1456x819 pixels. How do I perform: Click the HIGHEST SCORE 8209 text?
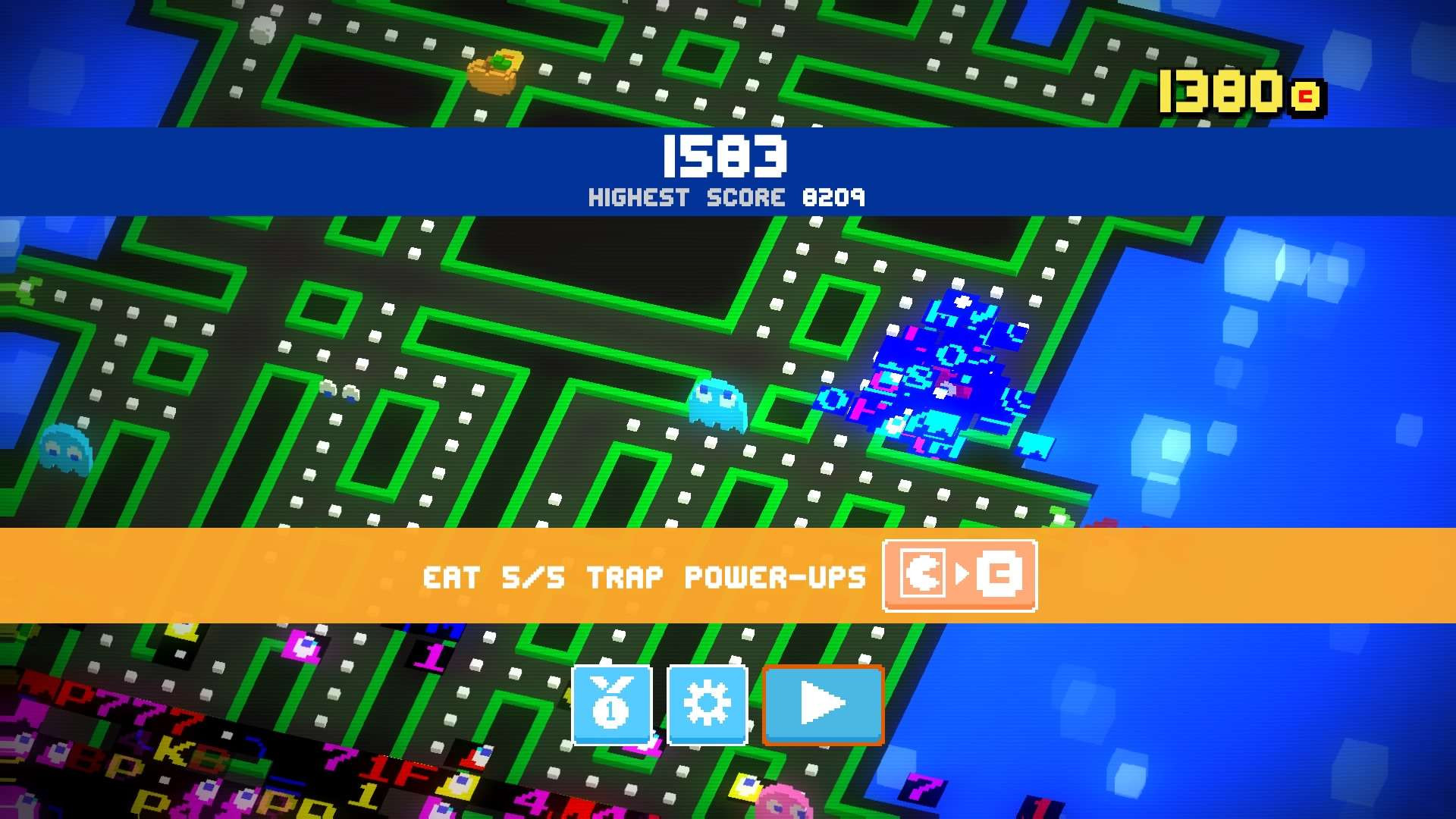726,198
